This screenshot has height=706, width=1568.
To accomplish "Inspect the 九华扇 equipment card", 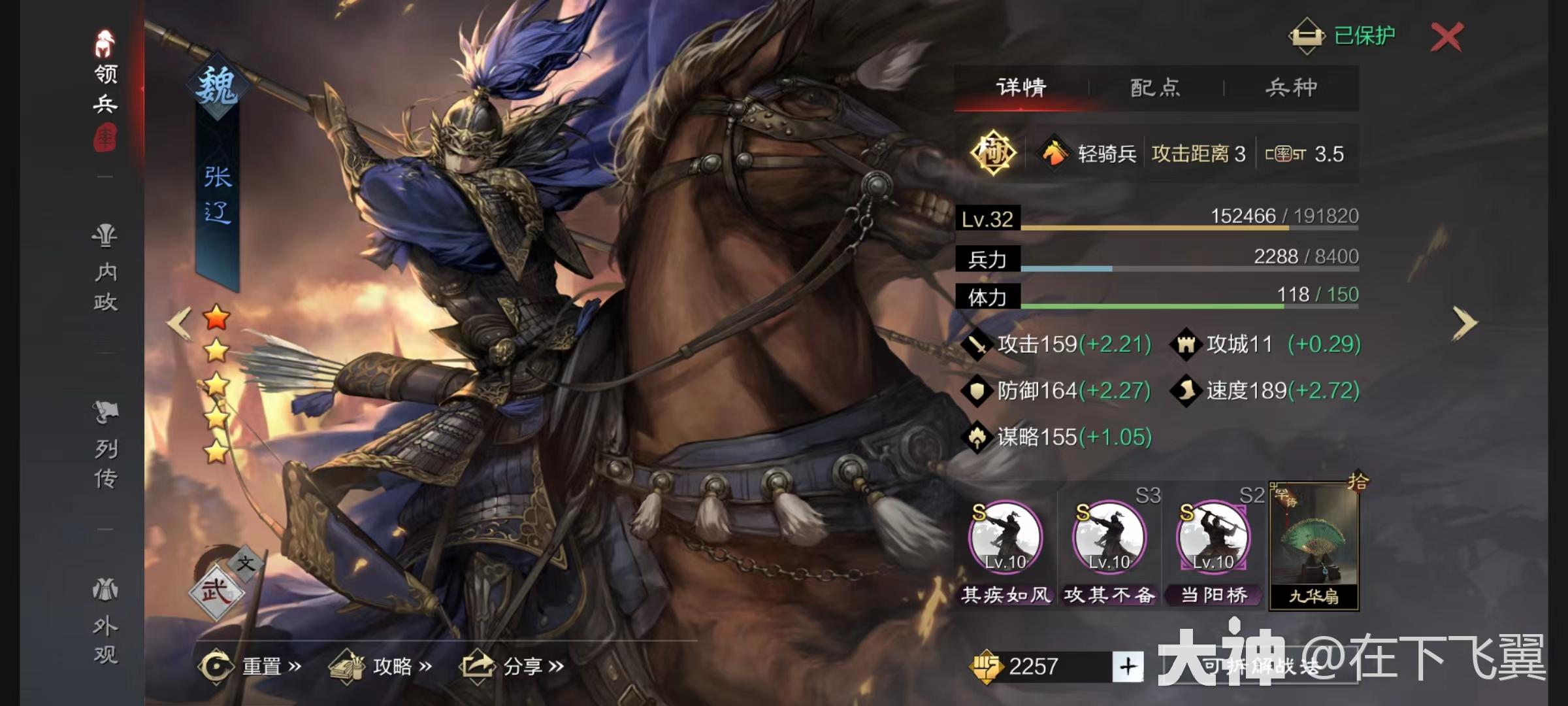I will 1314,546.
